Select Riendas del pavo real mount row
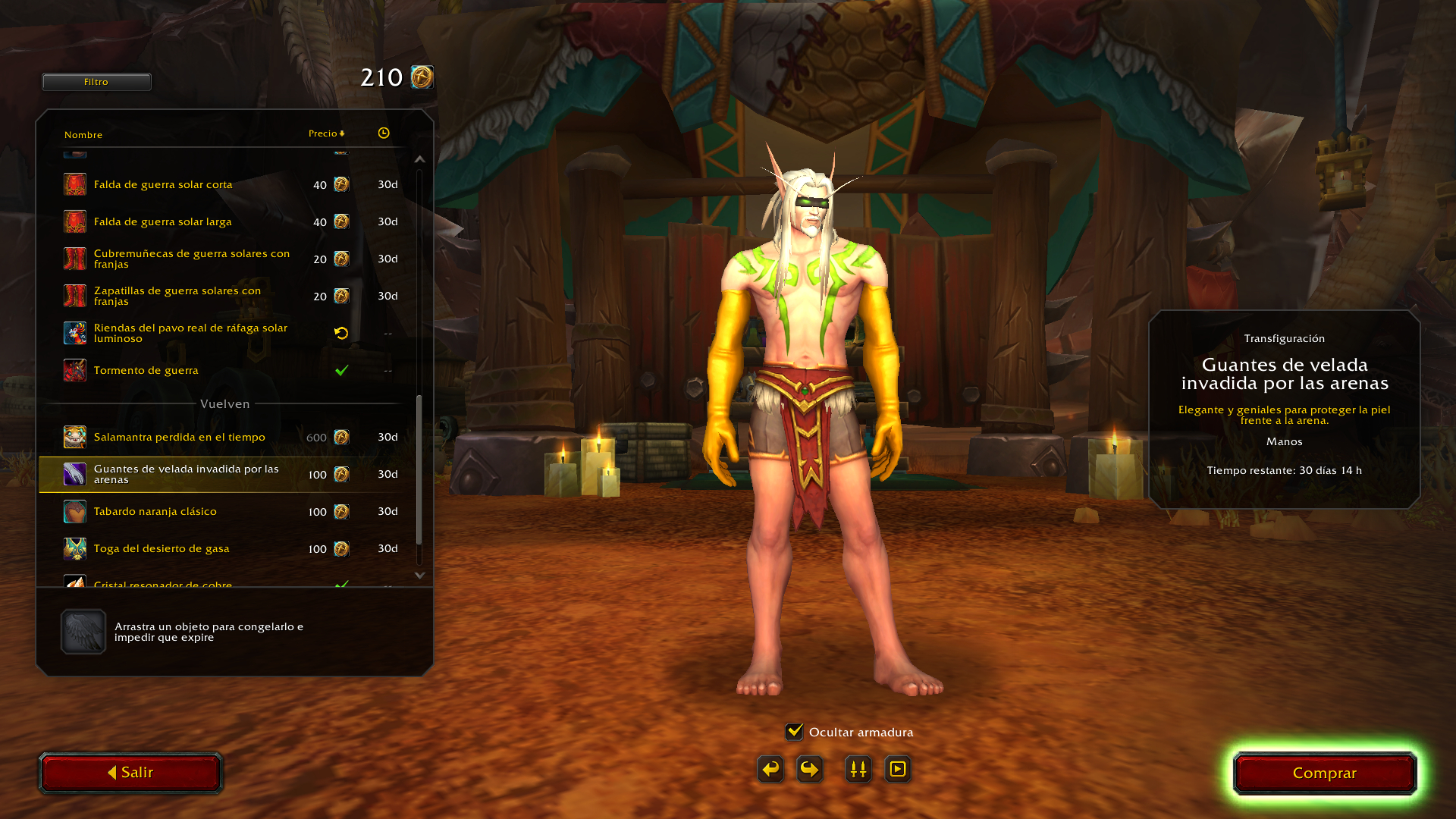This screenshot has height=819, width=1456. click(190, 334)
